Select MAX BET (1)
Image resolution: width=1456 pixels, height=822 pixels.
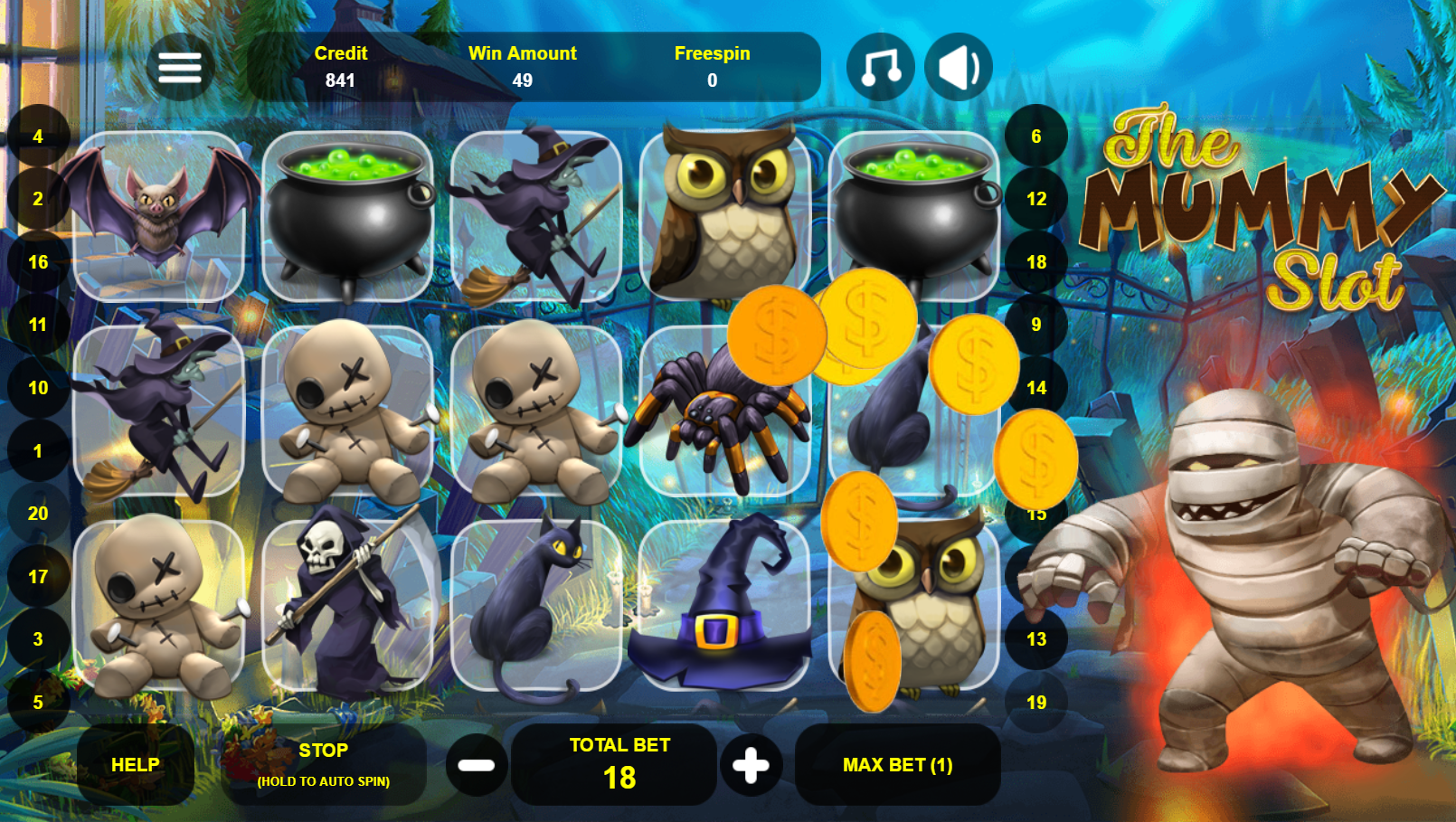pos(897,765)
